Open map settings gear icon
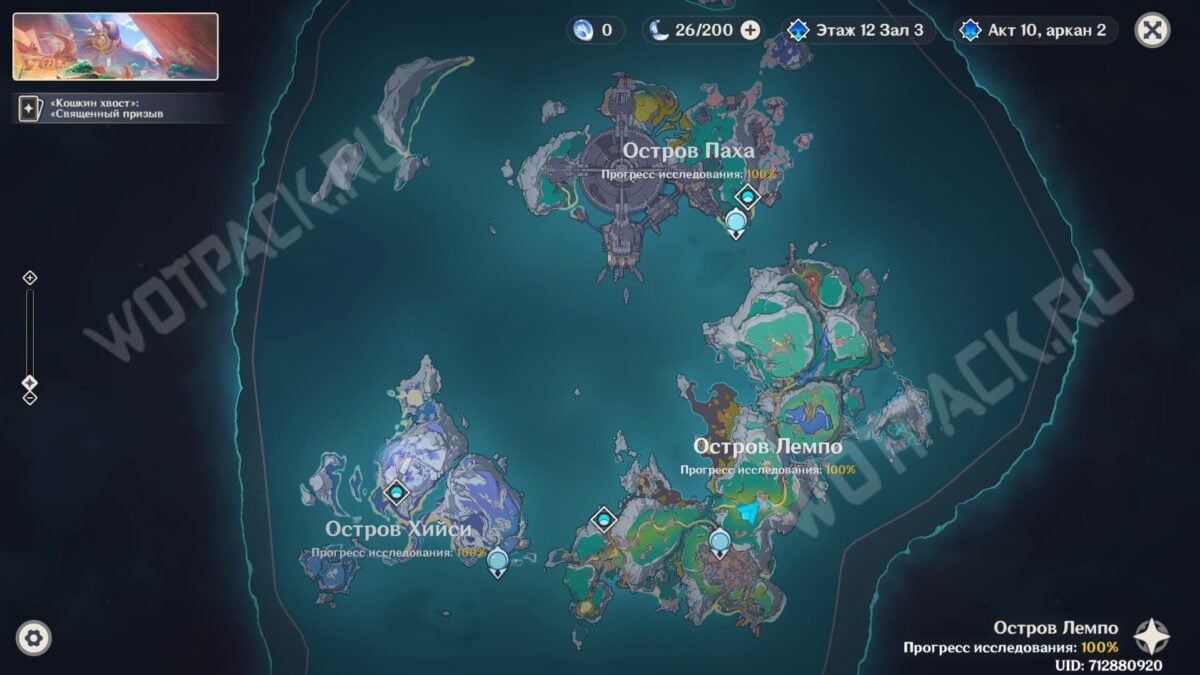 click(x=34, y=637)
